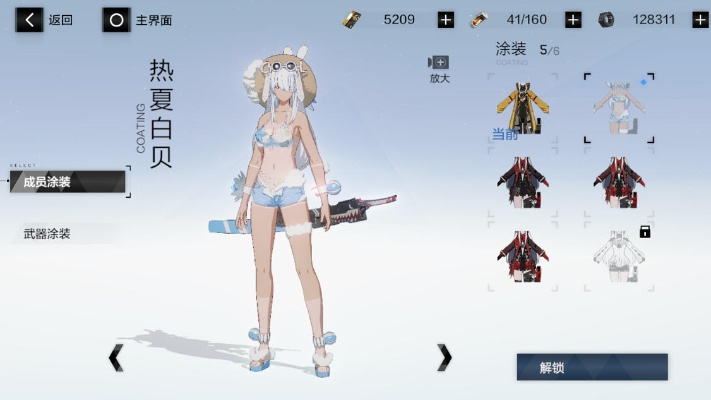711x400 pixels.
Task: Show the previous character with the left arrow
Action: tap(116, 357)
